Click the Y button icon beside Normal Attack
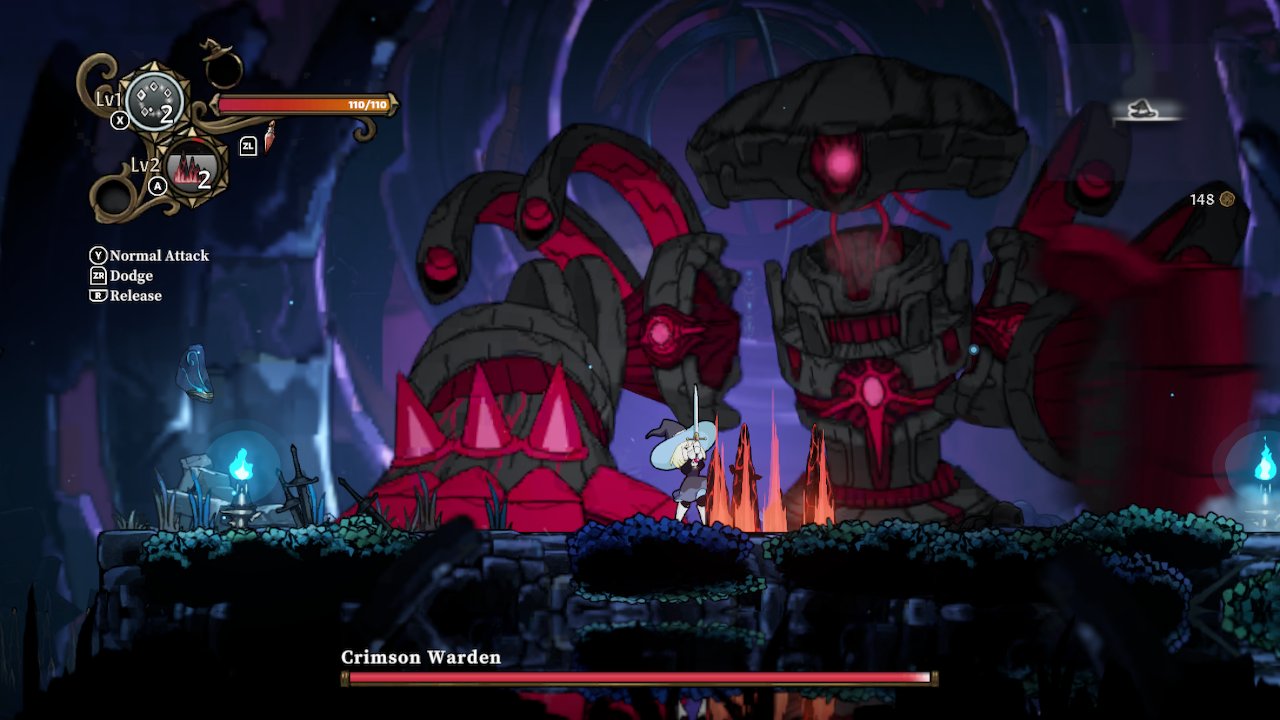This screenshot has height=720, width=1280. click(99, 256)
